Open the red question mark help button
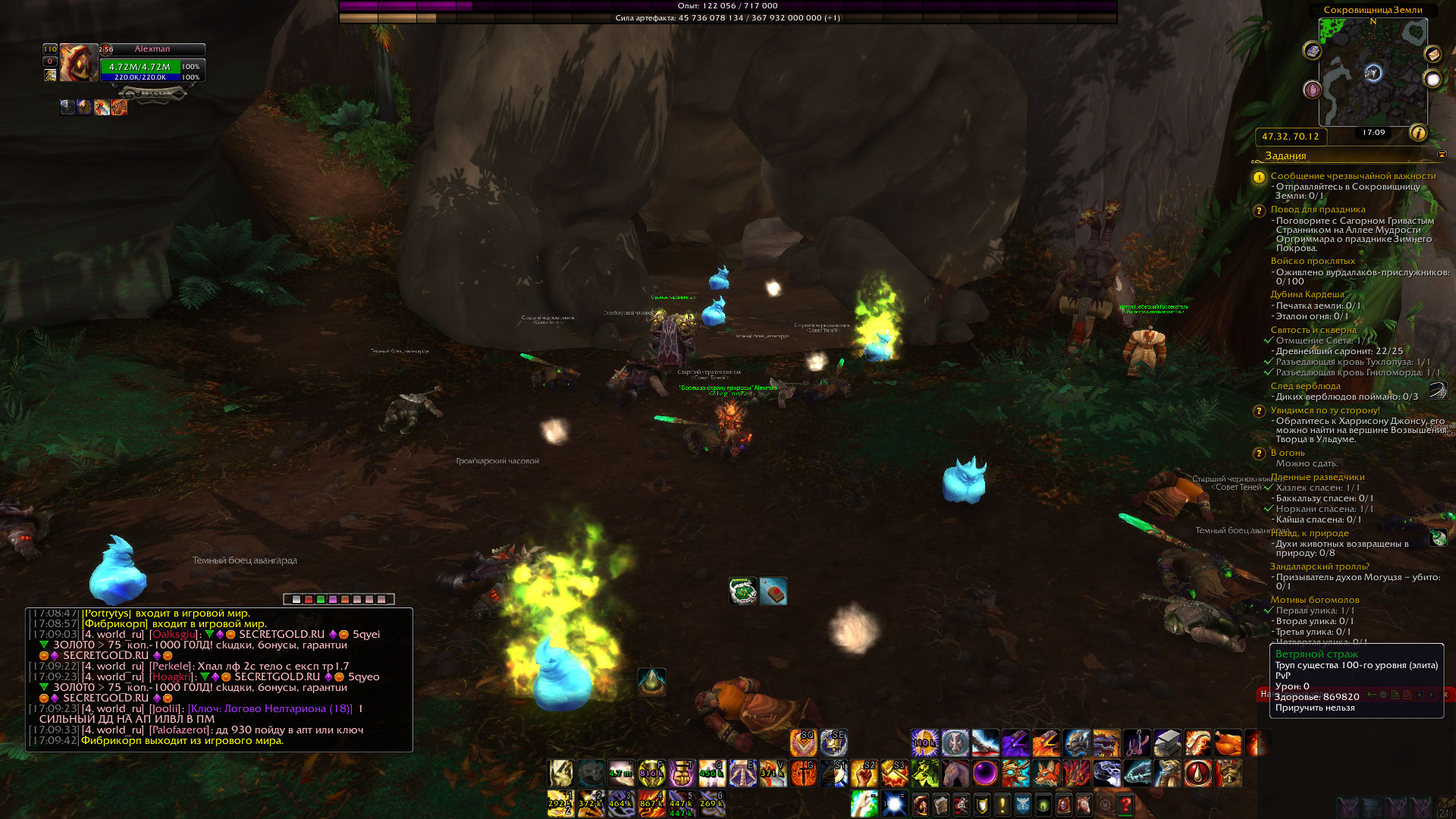This screenshot has height=819, width=1456. 1125,804
